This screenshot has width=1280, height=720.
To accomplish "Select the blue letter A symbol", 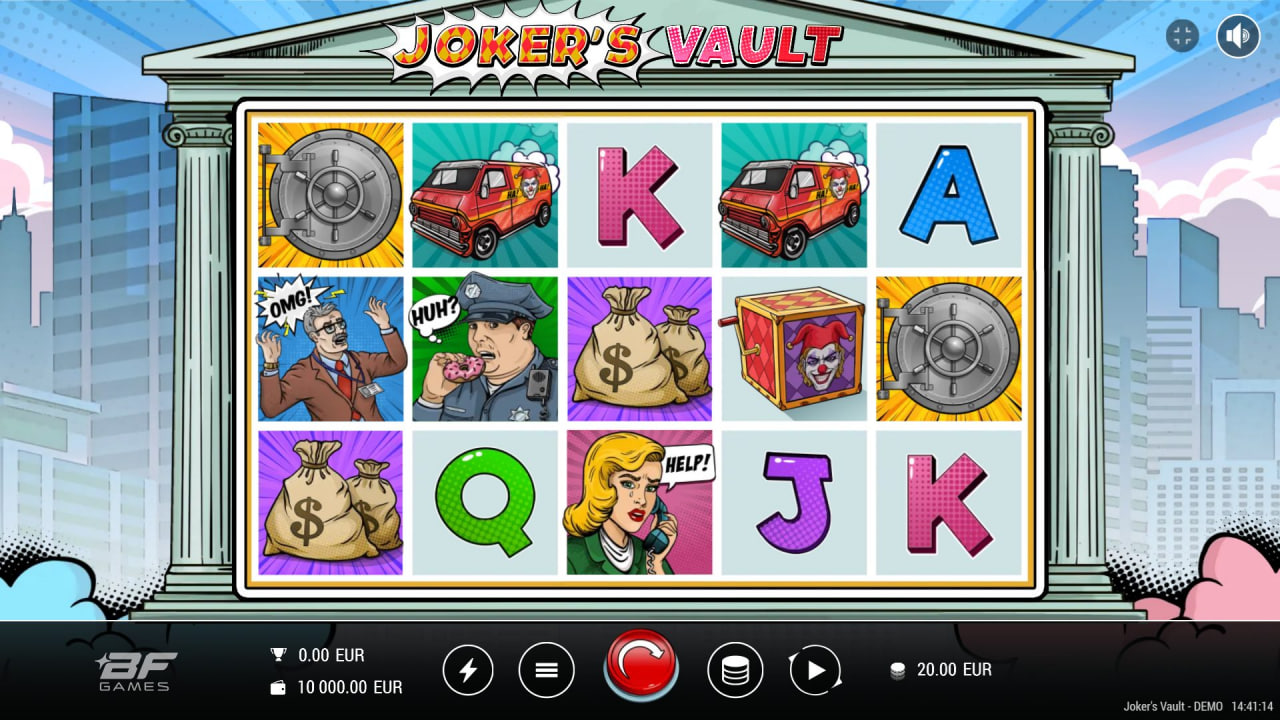I will pyautogui.click(x=948, y=194).
